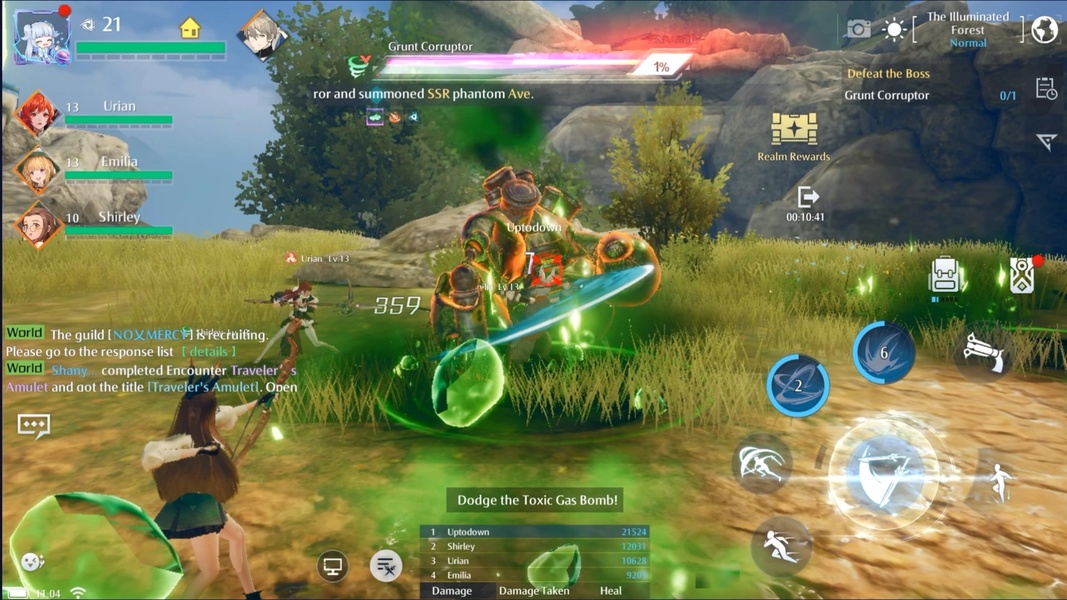Image resolution: width=1067 pixels, height=600 pixels.
Task: Open the globe world map icon
Action: click(x=1044, y=30)
